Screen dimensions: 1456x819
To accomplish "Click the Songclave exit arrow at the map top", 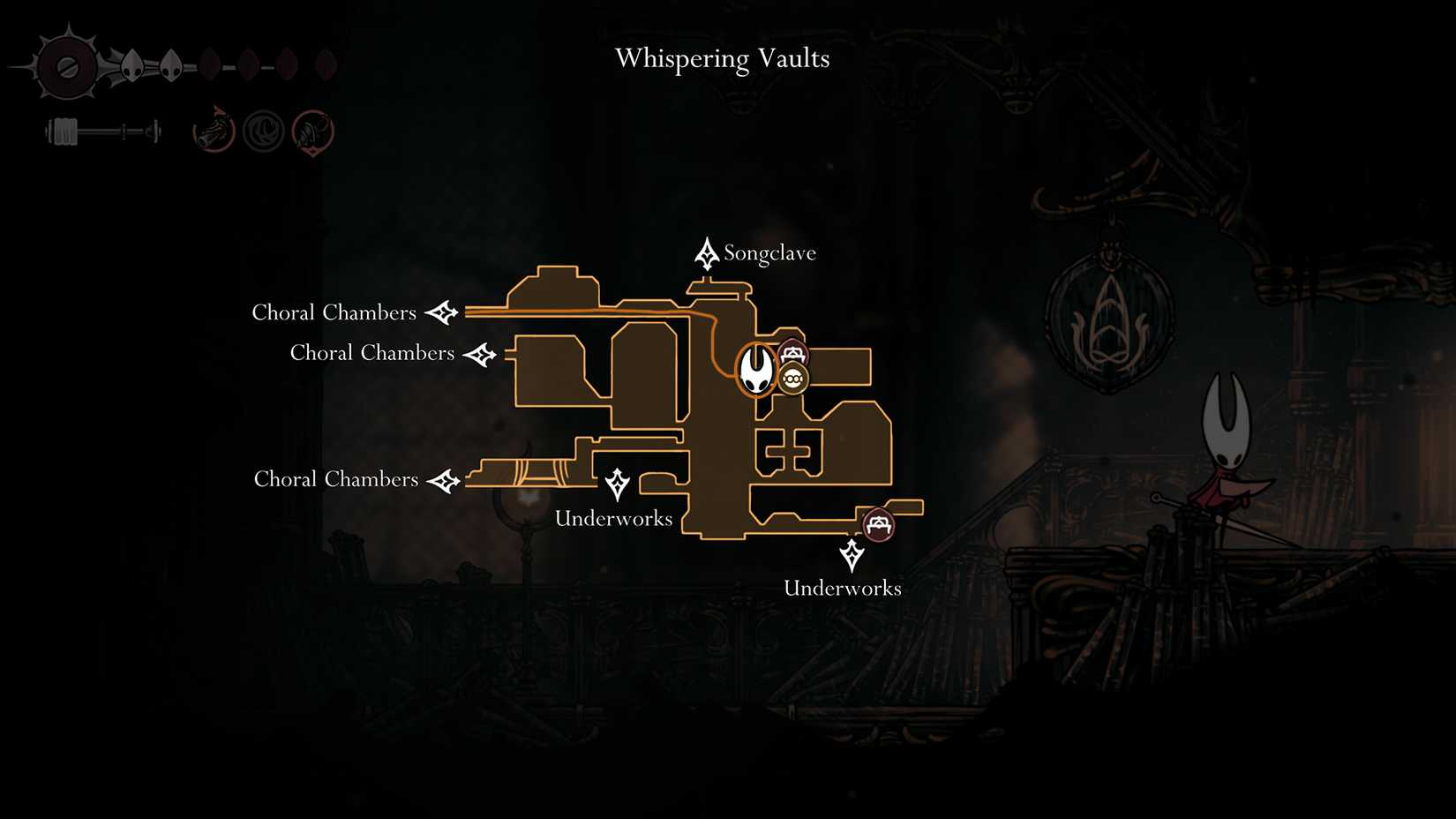I will pos(707,252).
